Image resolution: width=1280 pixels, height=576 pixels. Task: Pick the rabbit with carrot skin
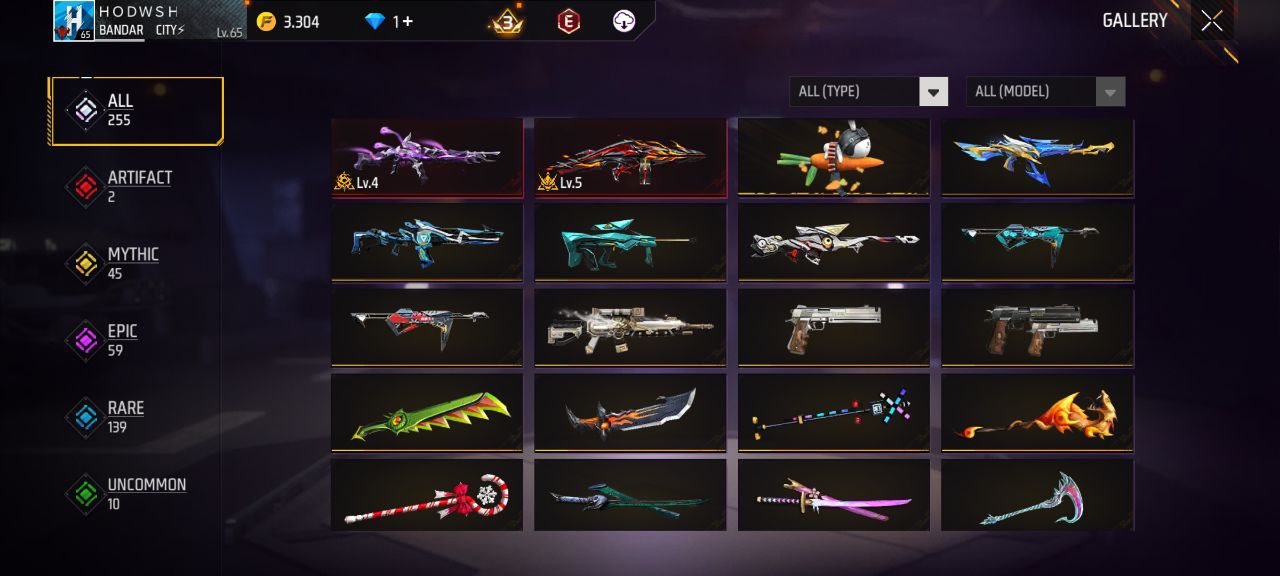coord(833,156)
